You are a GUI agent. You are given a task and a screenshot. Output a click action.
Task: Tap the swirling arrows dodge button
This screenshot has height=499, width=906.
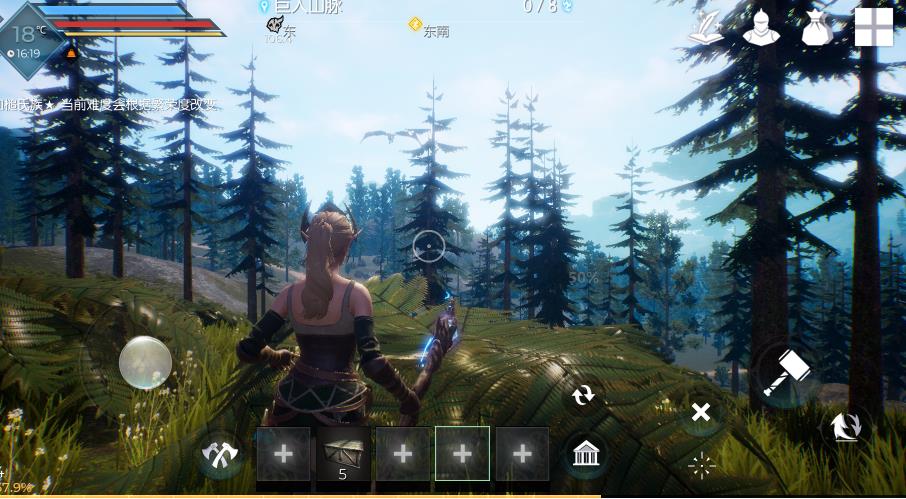tap(845, 427)
